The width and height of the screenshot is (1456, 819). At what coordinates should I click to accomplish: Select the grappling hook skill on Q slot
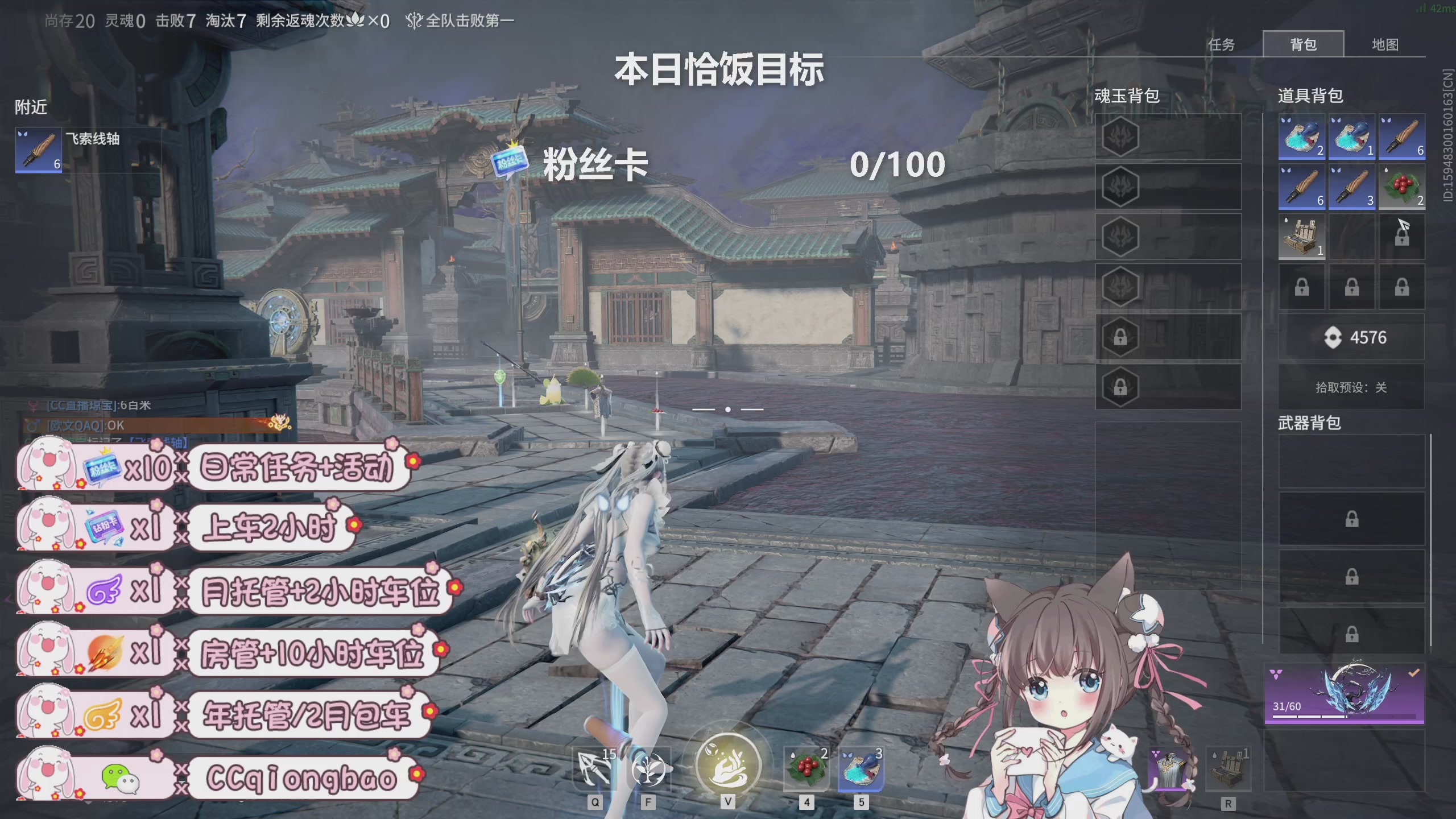click(x=594, y=768)
